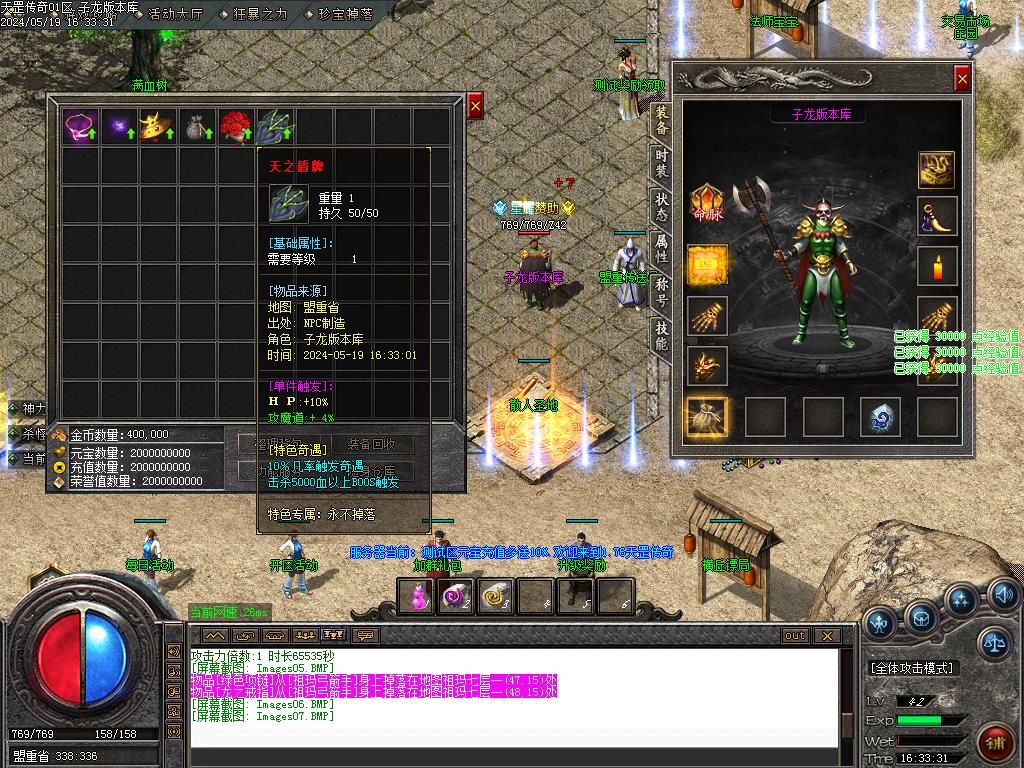
Task: Switch to the 时装 tab
Action: [661, 163]
